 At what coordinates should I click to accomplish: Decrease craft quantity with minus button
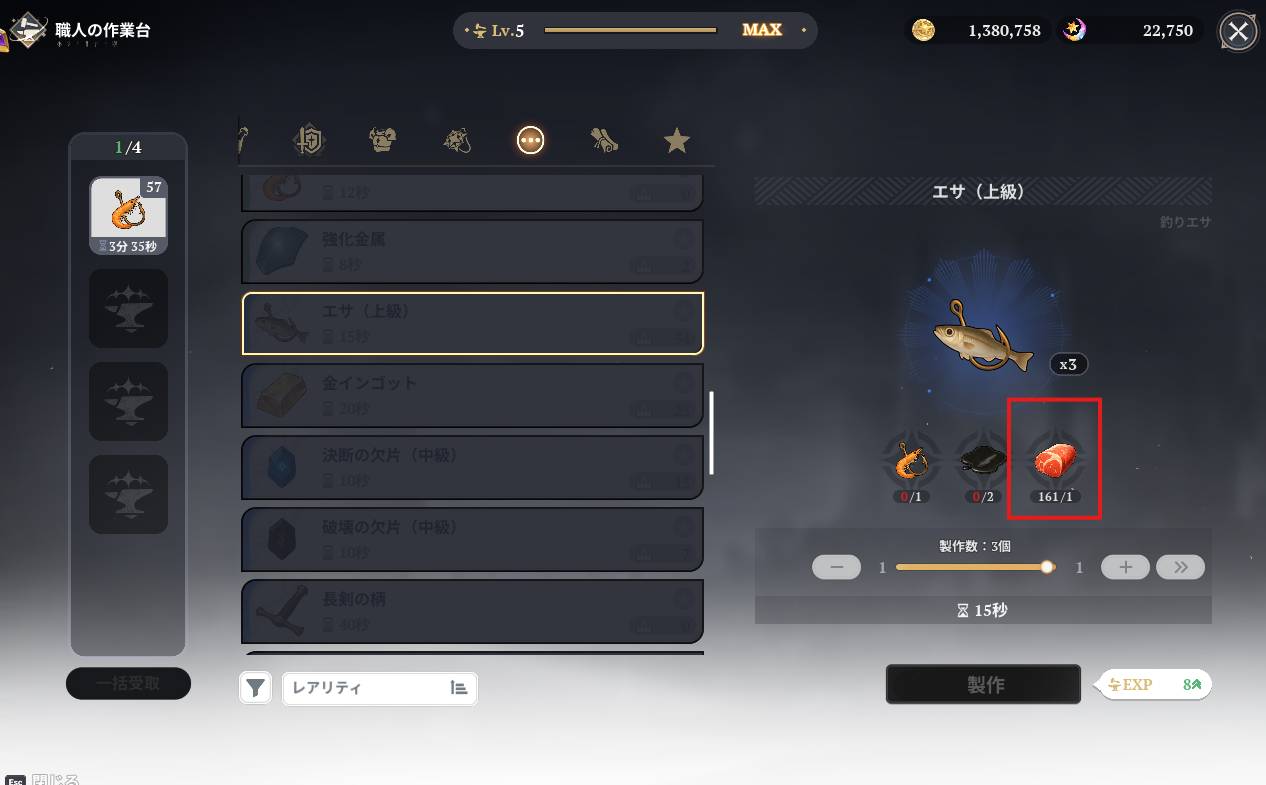836,567
